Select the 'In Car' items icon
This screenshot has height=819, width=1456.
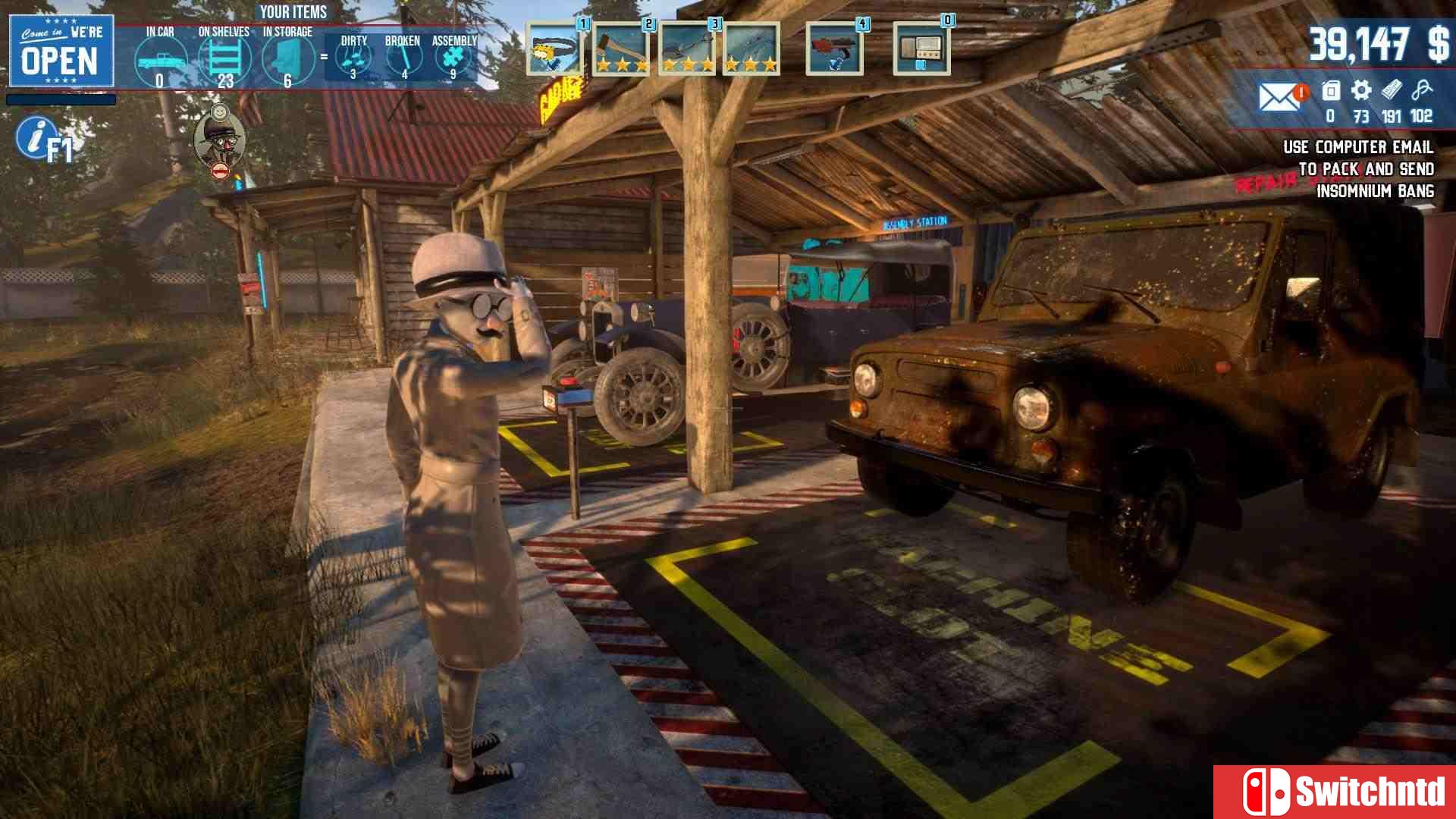coord(160,61)
